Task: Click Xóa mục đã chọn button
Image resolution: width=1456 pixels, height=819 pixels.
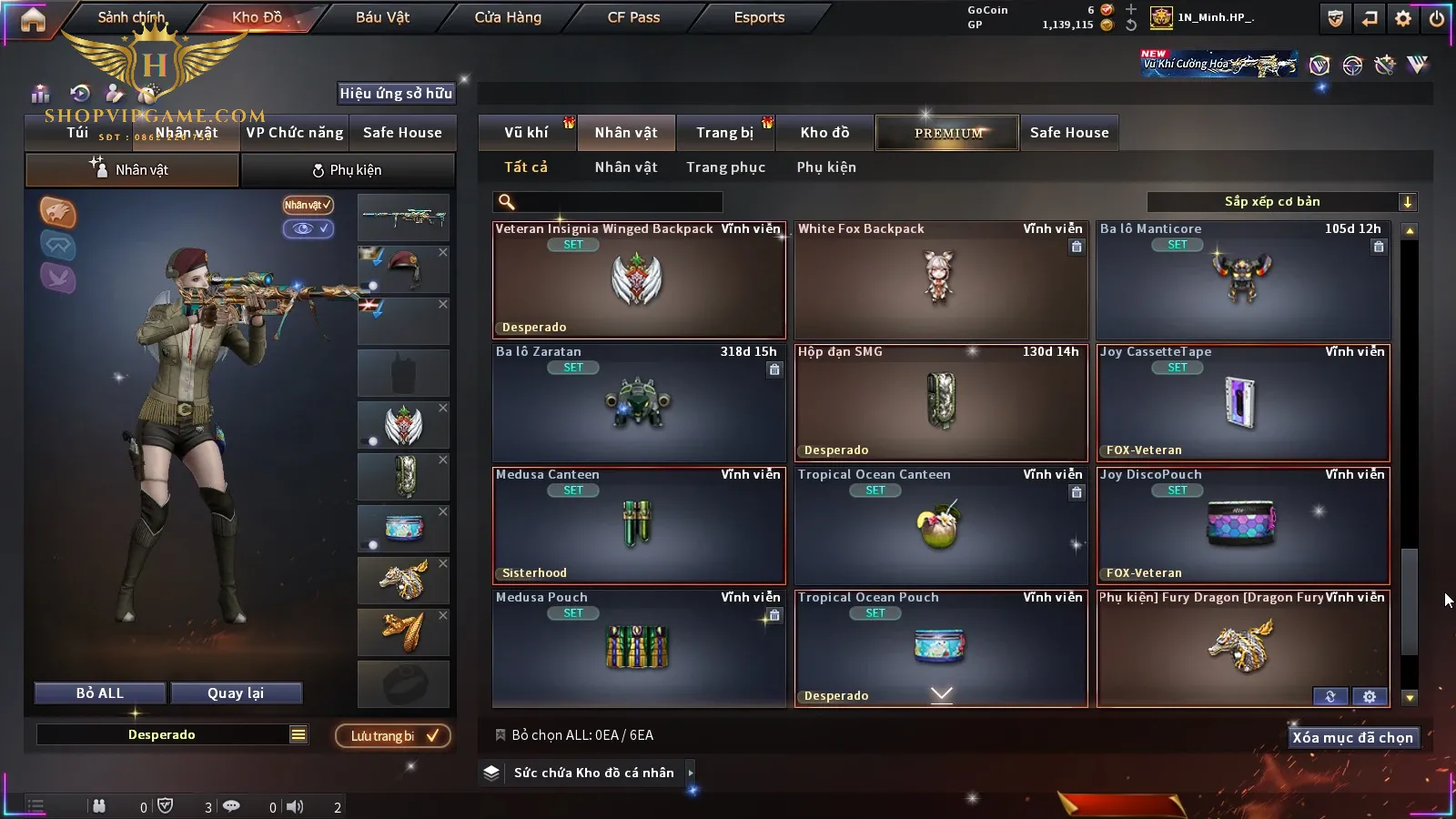Action: click(x=1352, y=738)
